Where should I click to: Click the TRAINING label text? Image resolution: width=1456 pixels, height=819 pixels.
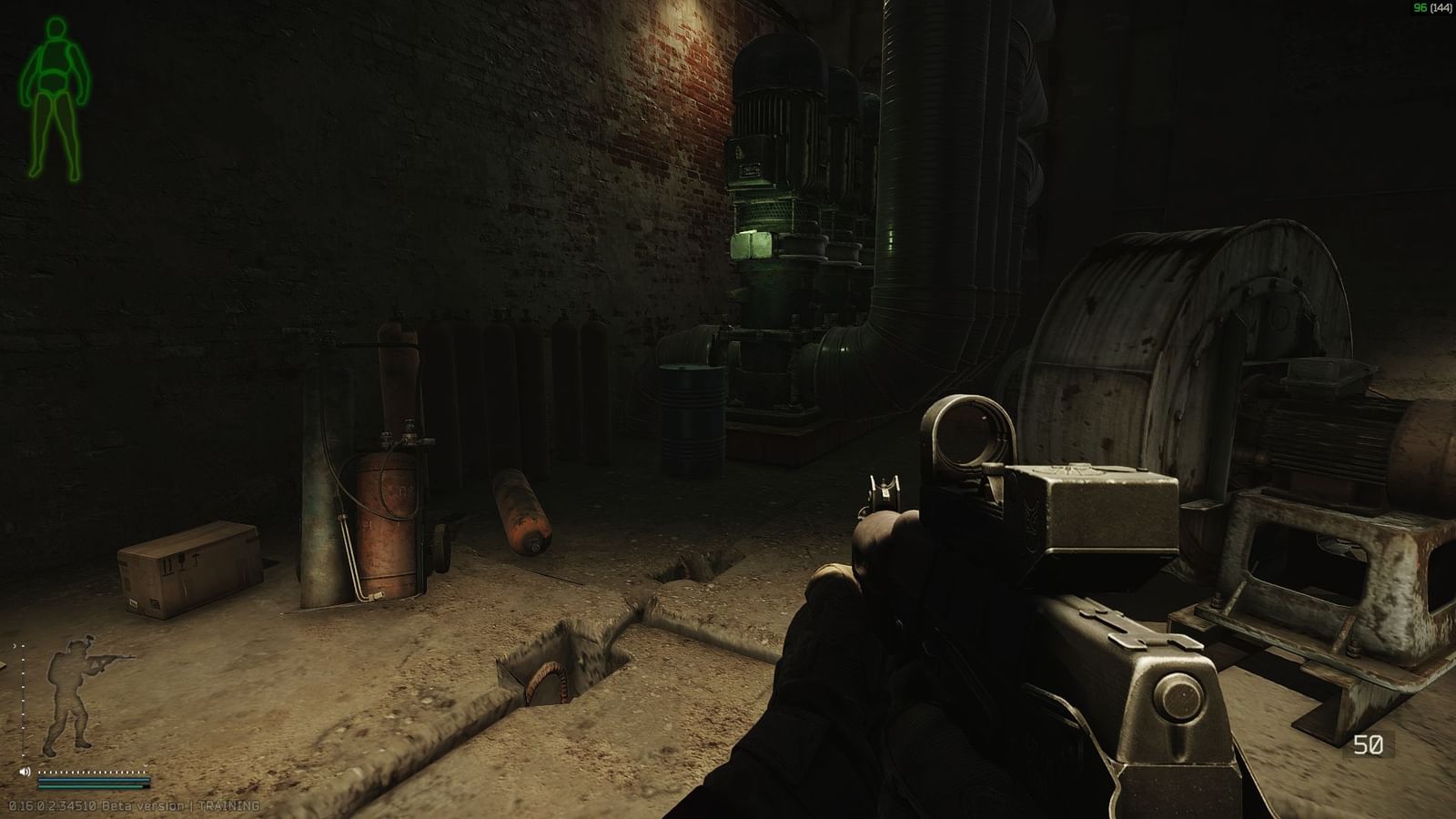[x=229, y=805]
